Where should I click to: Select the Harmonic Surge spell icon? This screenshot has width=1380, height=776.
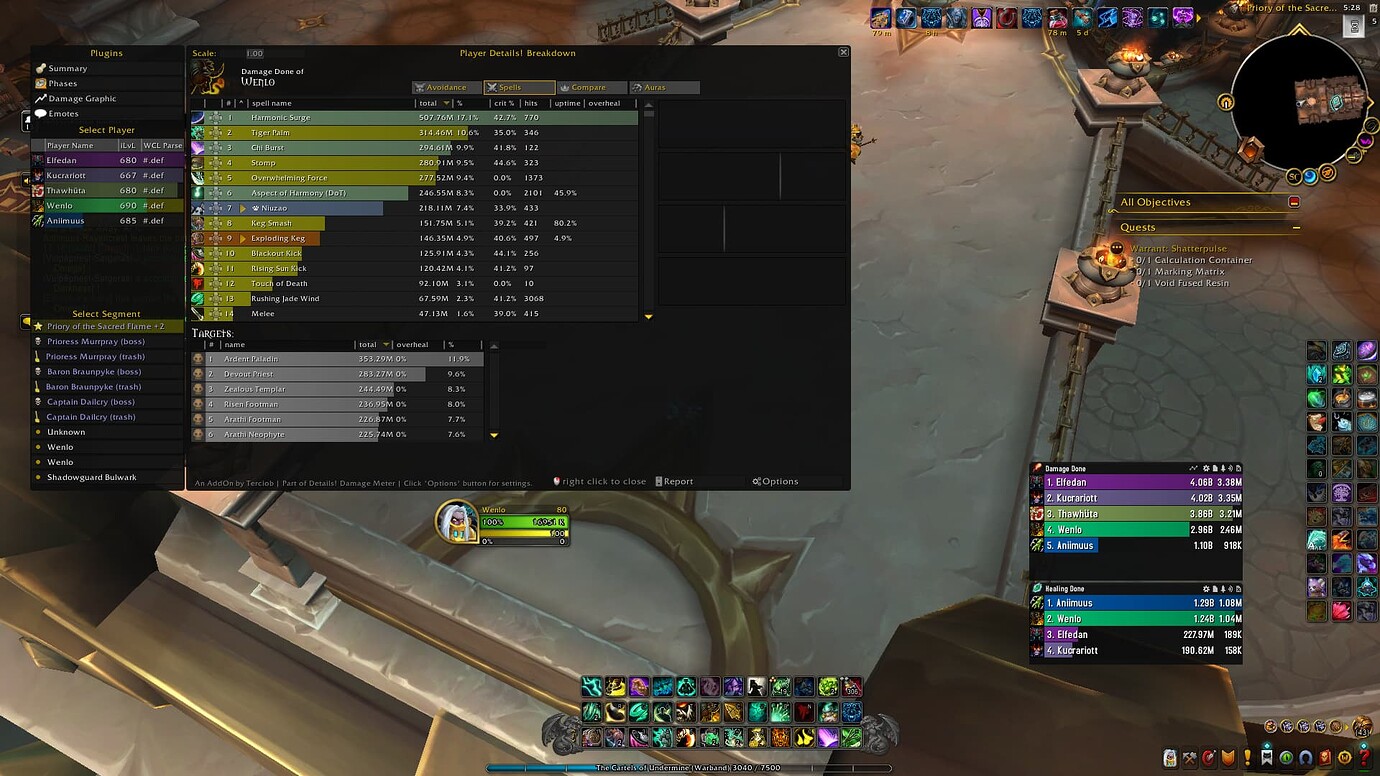tap(197, 117)
